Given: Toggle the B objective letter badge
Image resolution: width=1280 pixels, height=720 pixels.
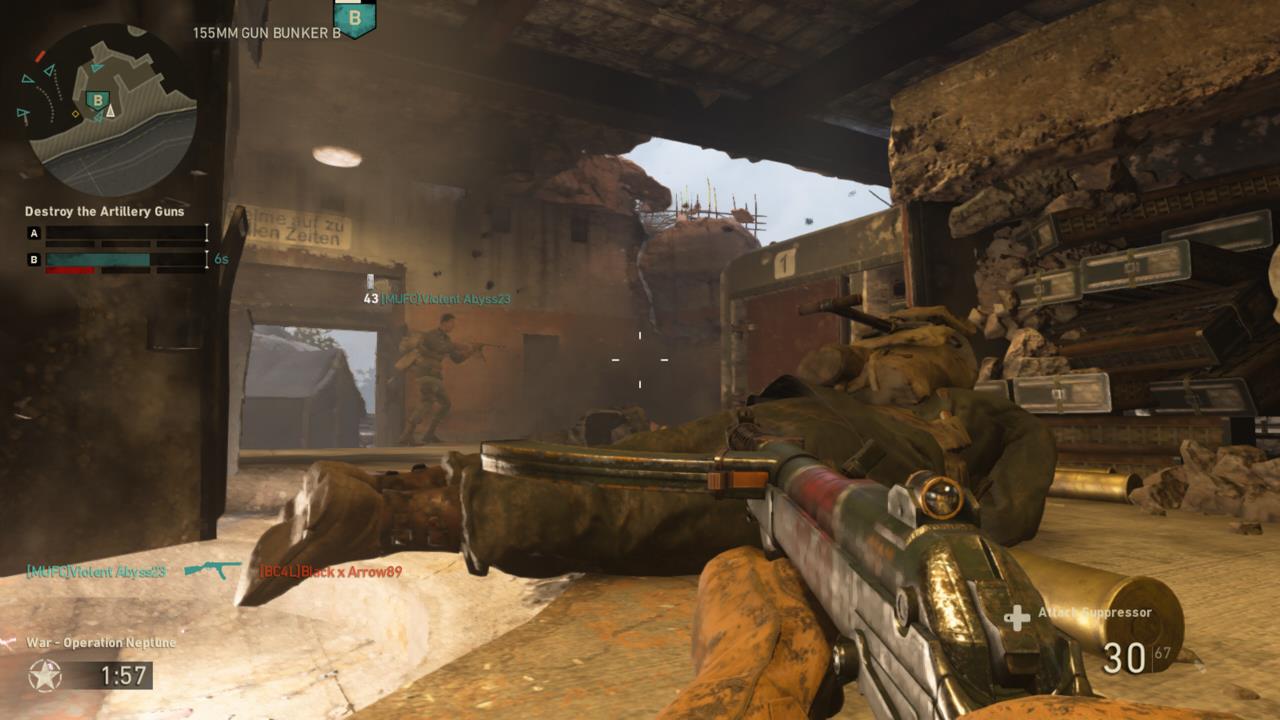Looking at the screenshot, I should coord(33,257).
